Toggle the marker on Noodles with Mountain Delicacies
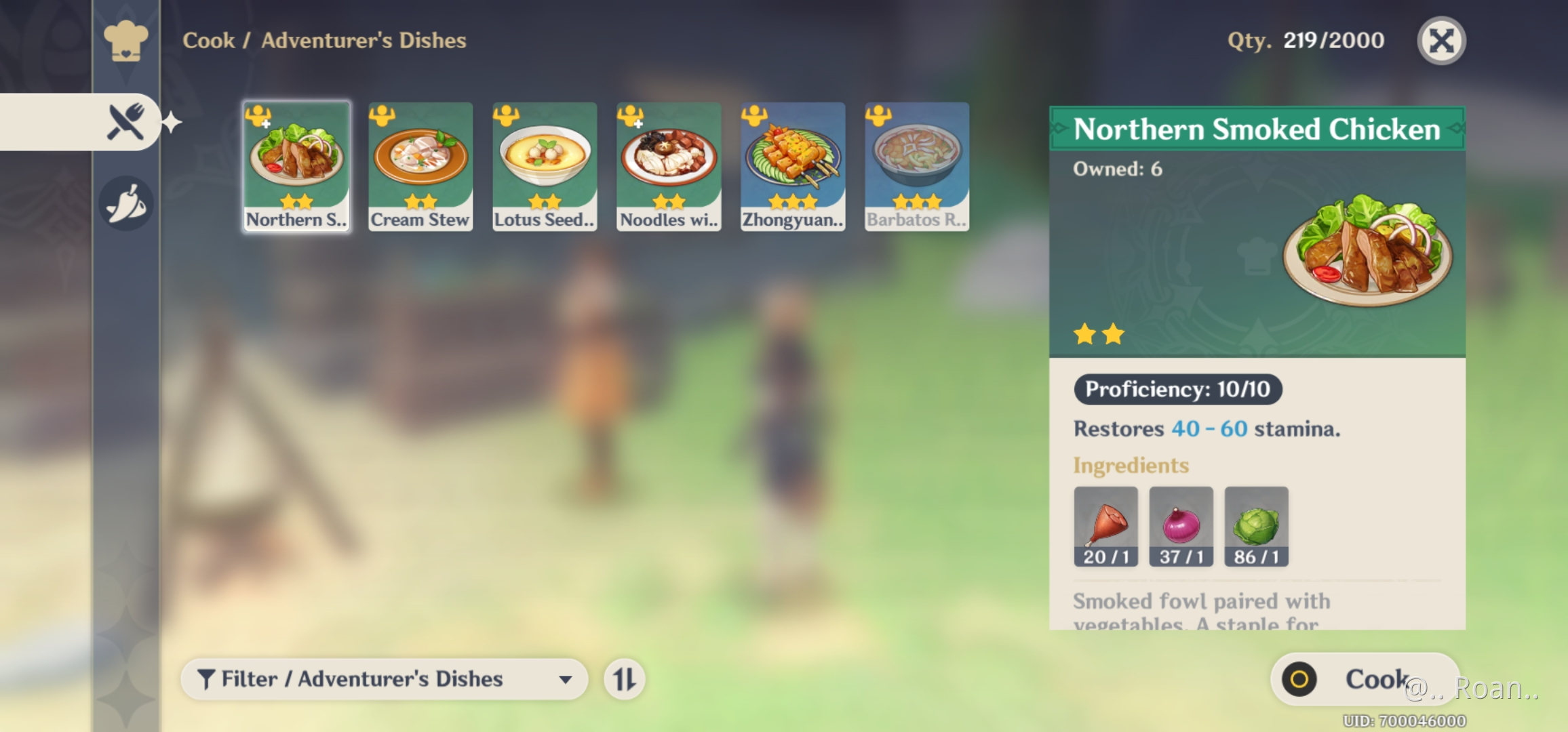The height and width of the screenshot is (732, 1568). 631,117
